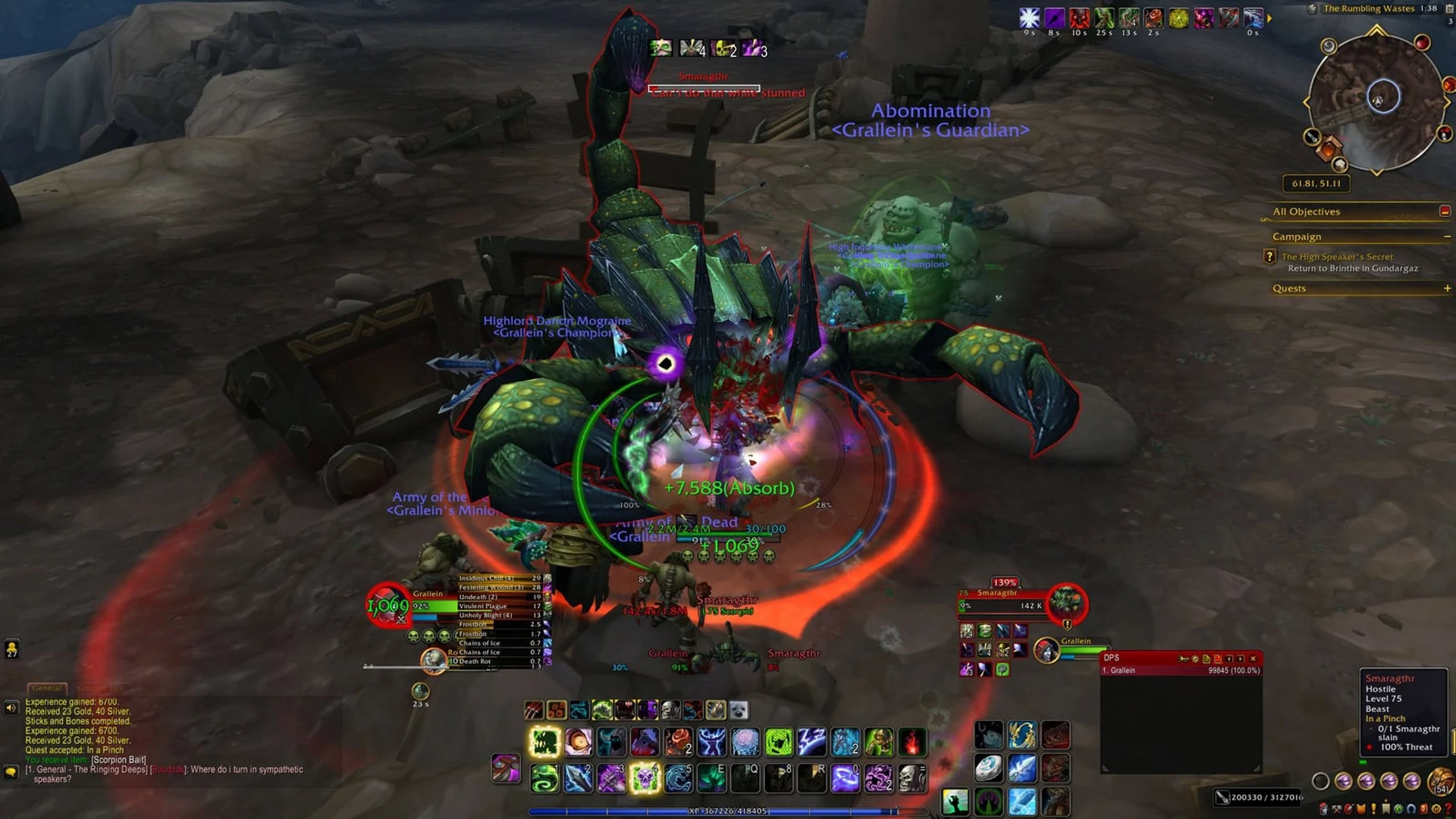
Task: Collapse All Objectives with the red minus button
Action: pyautogui.click(x=1445, y=212)
